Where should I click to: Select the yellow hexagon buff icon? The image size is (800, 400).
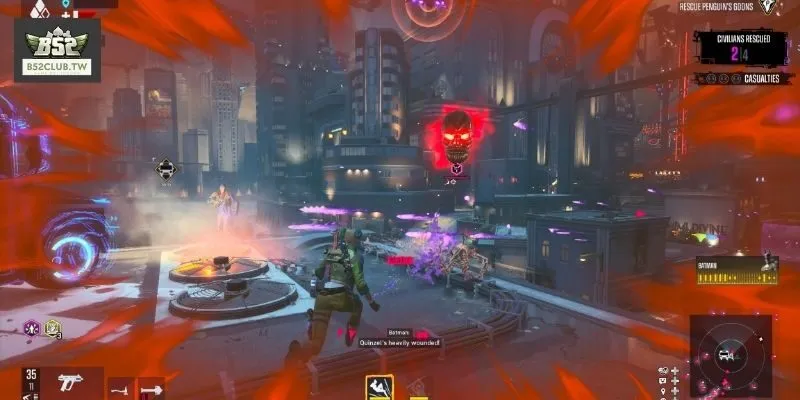click(x=52, y=328)
